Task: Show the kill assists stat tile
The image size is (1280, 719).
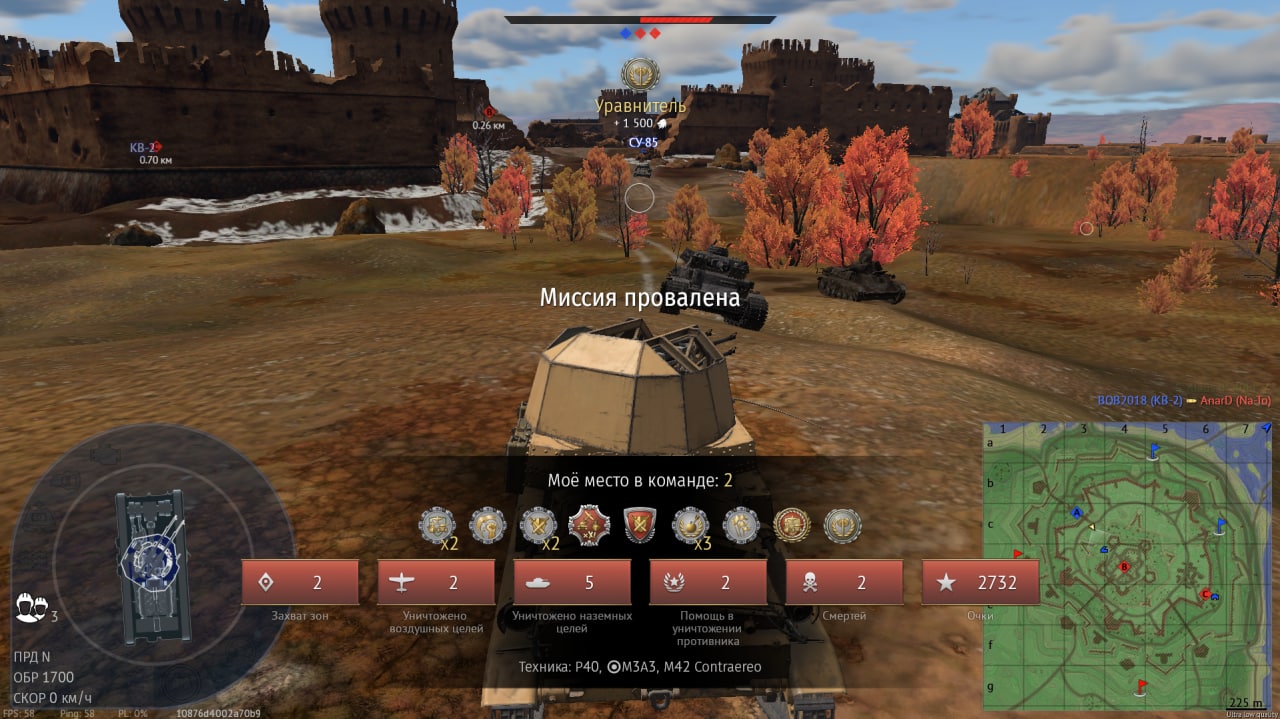Action: (x=708, y=582)
